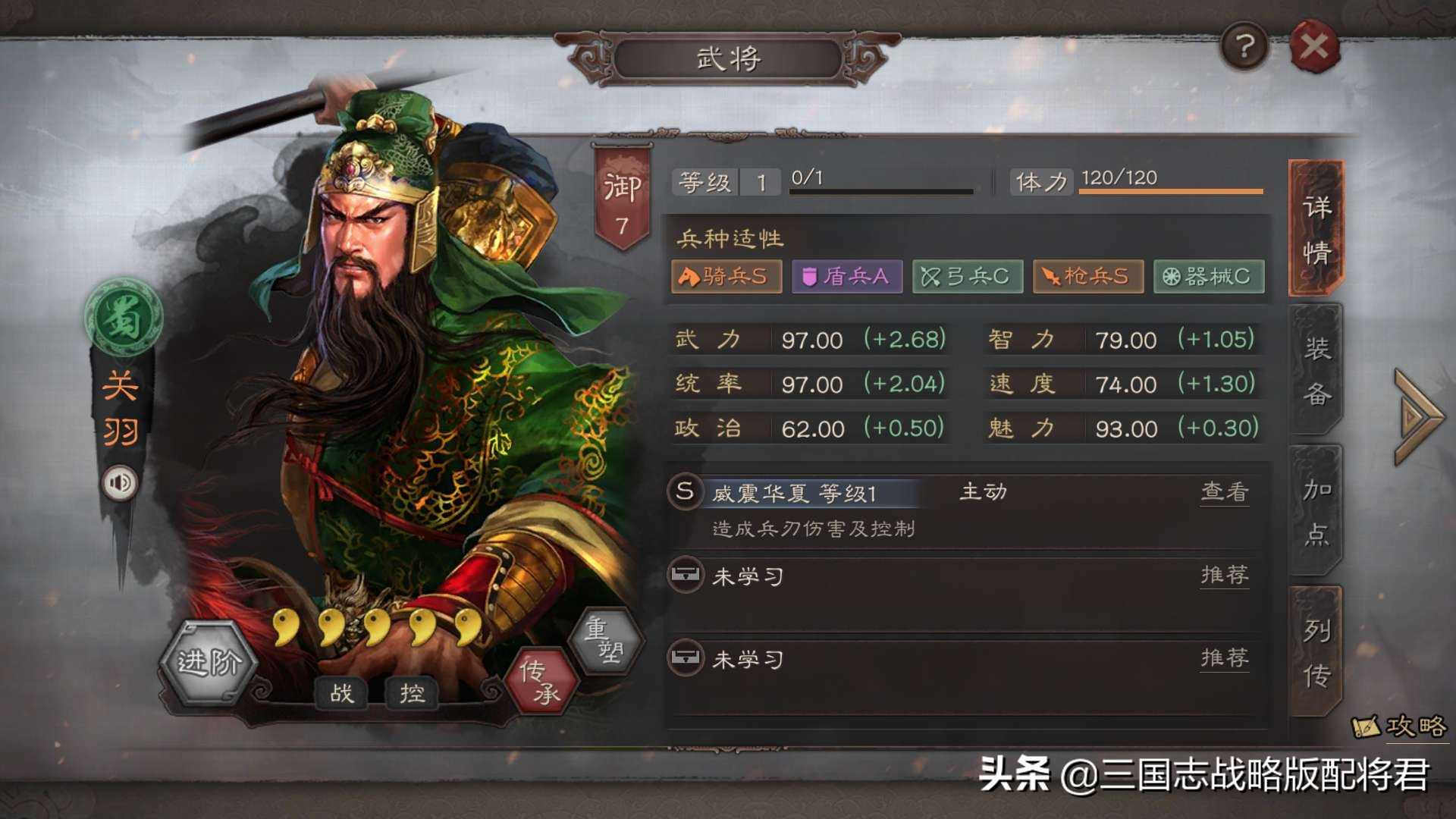This screenshot has height=819, width=1456.
Task: Click the 弓兵C archer aptitude icon
Action: (967, 277)
